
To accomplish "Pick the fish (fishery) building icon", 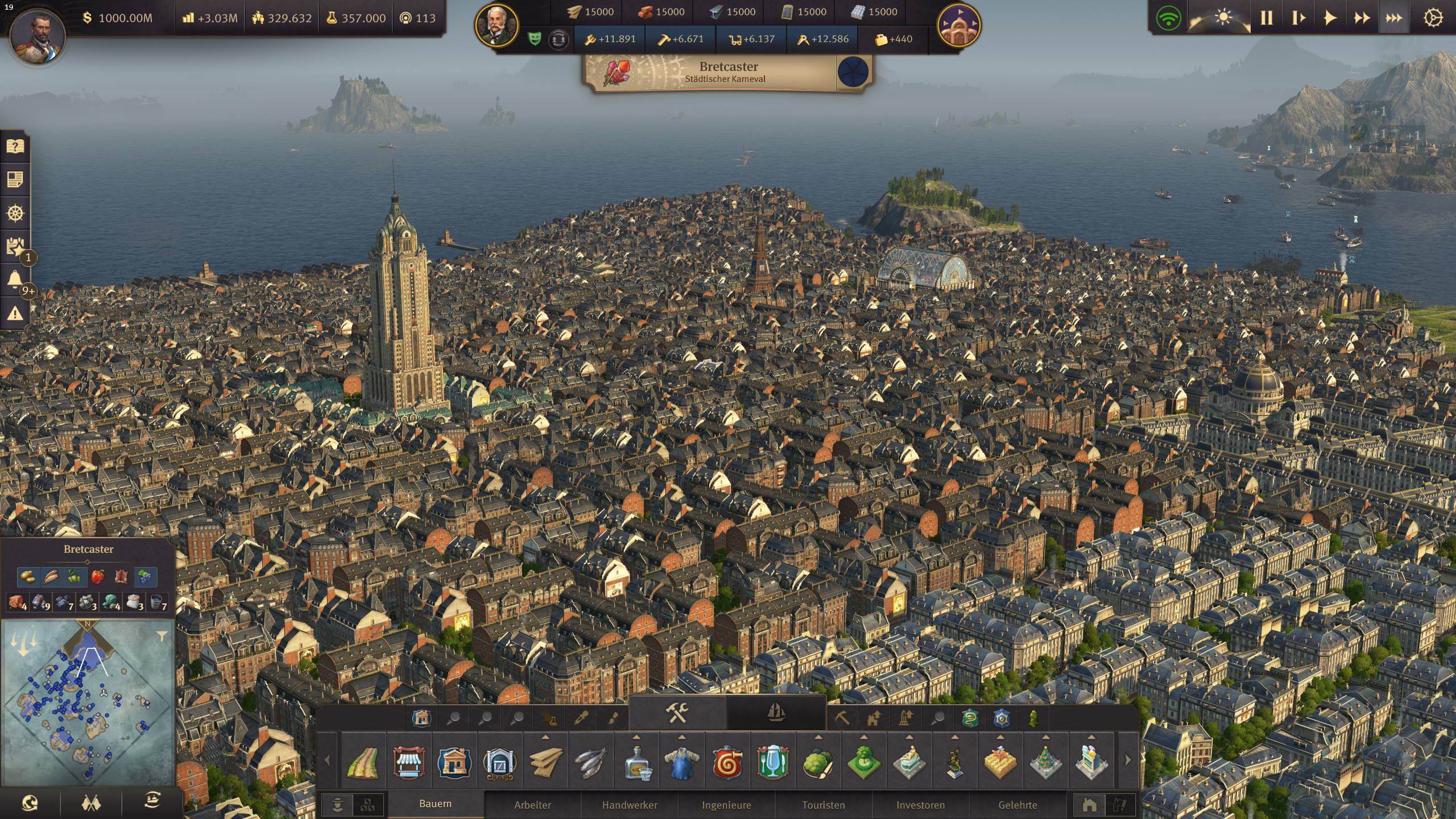I will click(590, 761).
